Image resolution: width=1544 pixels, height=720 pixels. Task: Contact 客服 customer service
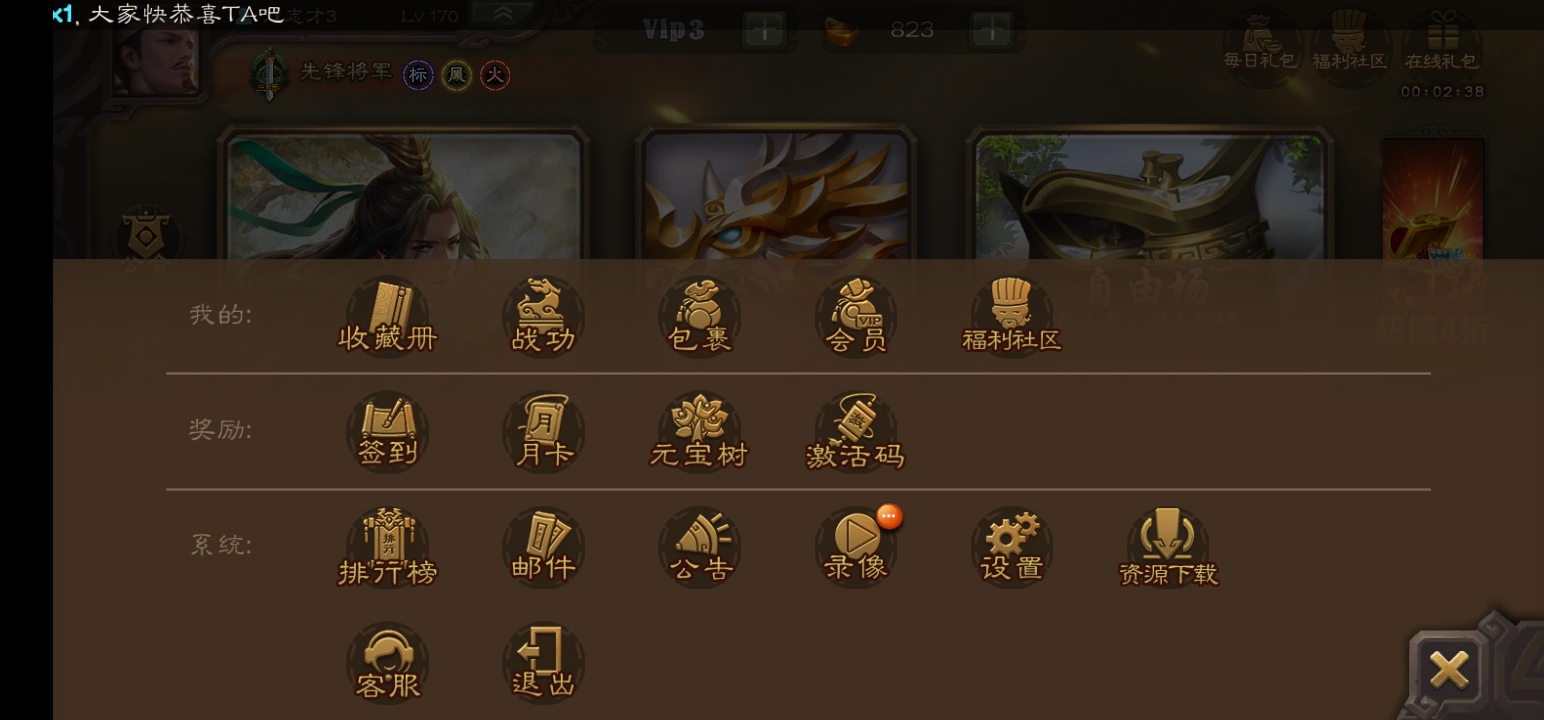(x=387, y=663)
